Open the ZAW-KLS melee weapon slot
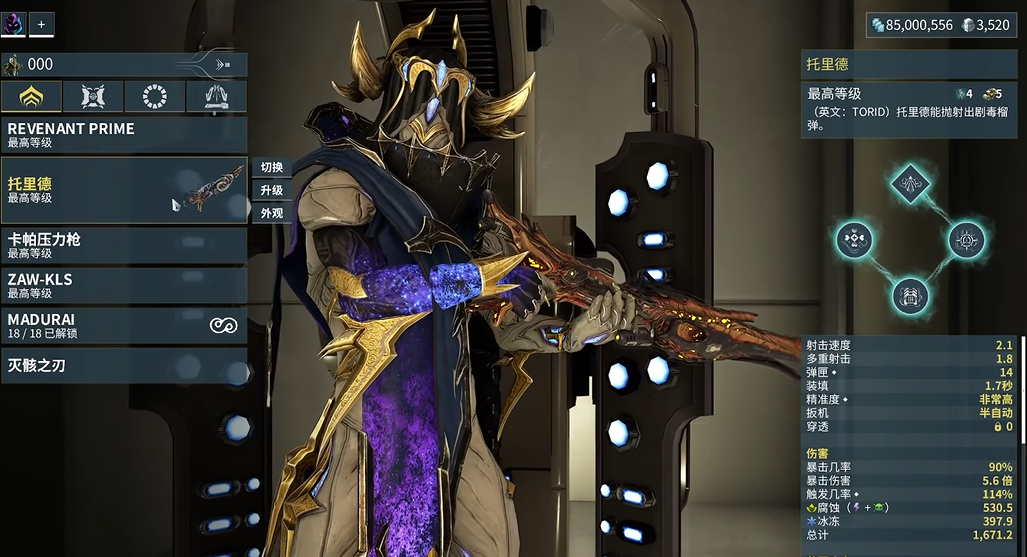The width and height of the screenshot is (1027, 557). pos(123,285)
